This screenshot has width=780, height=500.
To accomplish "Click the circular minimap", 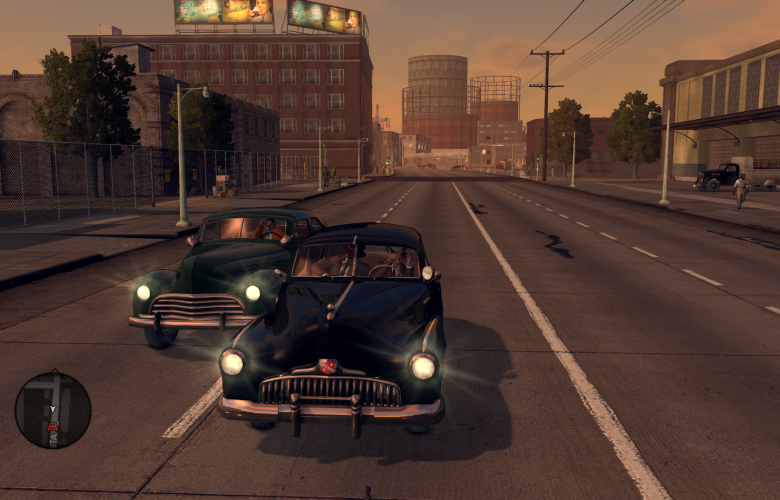I will (x=53, y=410).
